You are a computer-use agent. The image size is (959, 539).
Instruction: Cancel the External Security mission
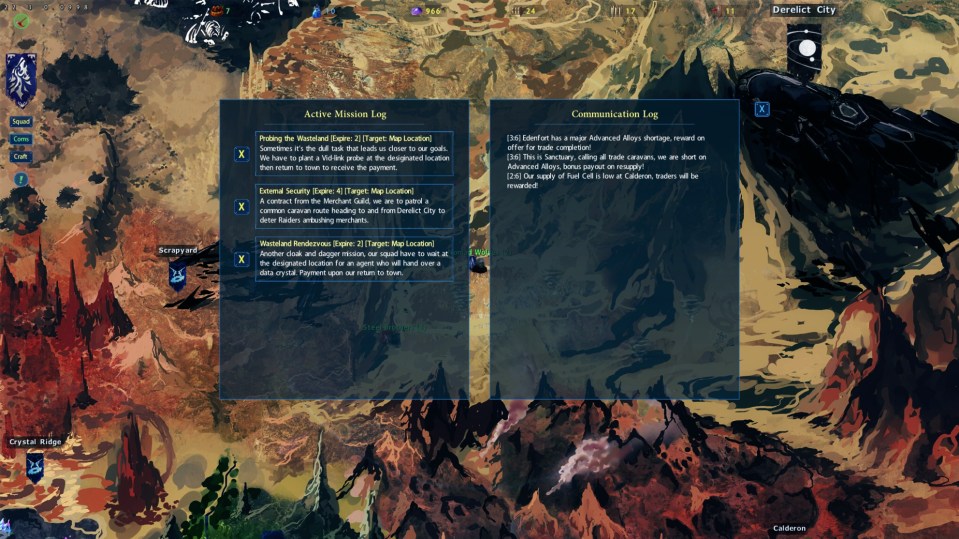[241, 207]
